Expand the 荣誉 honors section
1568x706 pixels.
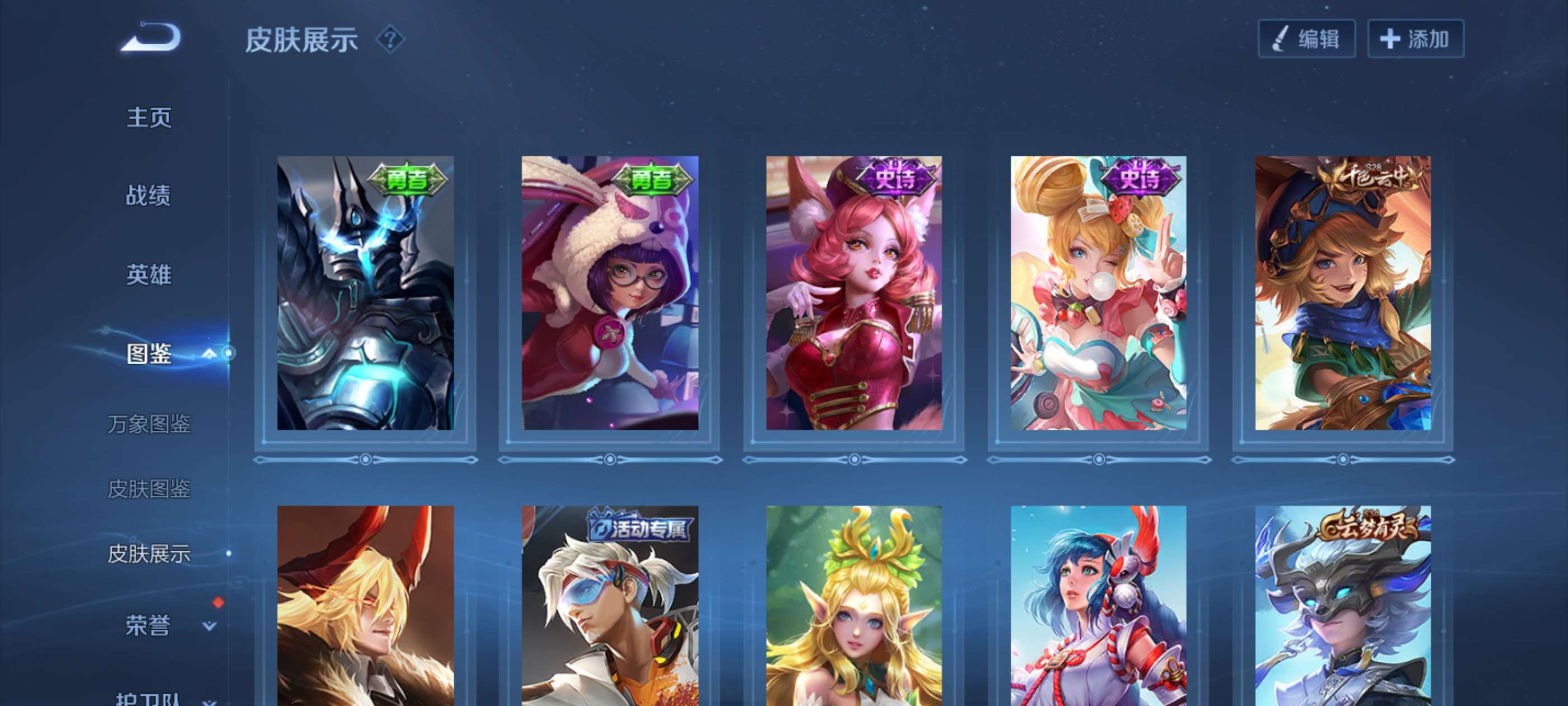pos(209,625)
